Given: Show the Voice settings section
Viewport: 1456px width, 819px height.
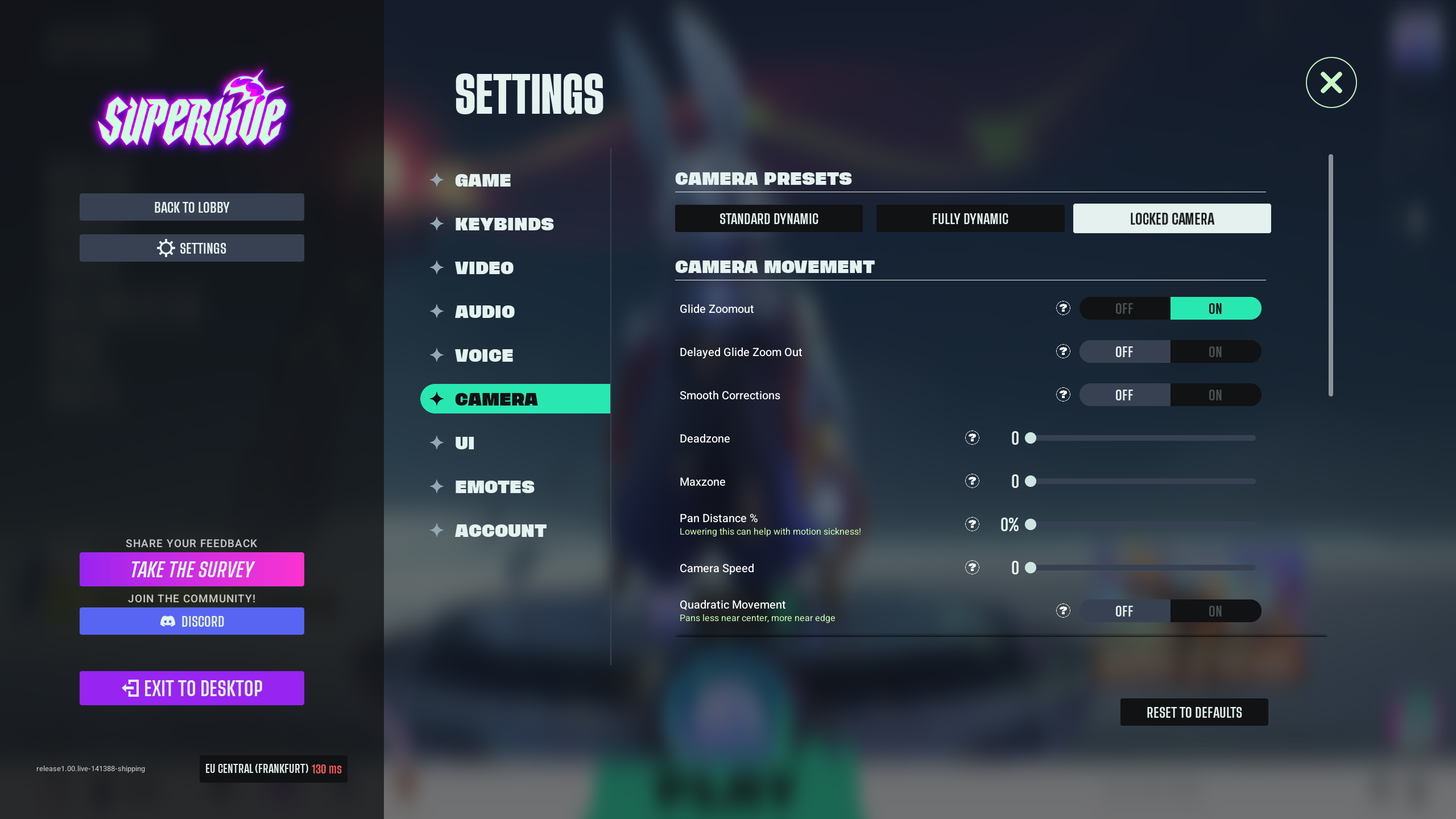Looking at the screenshot, I should tap(484, 355).
